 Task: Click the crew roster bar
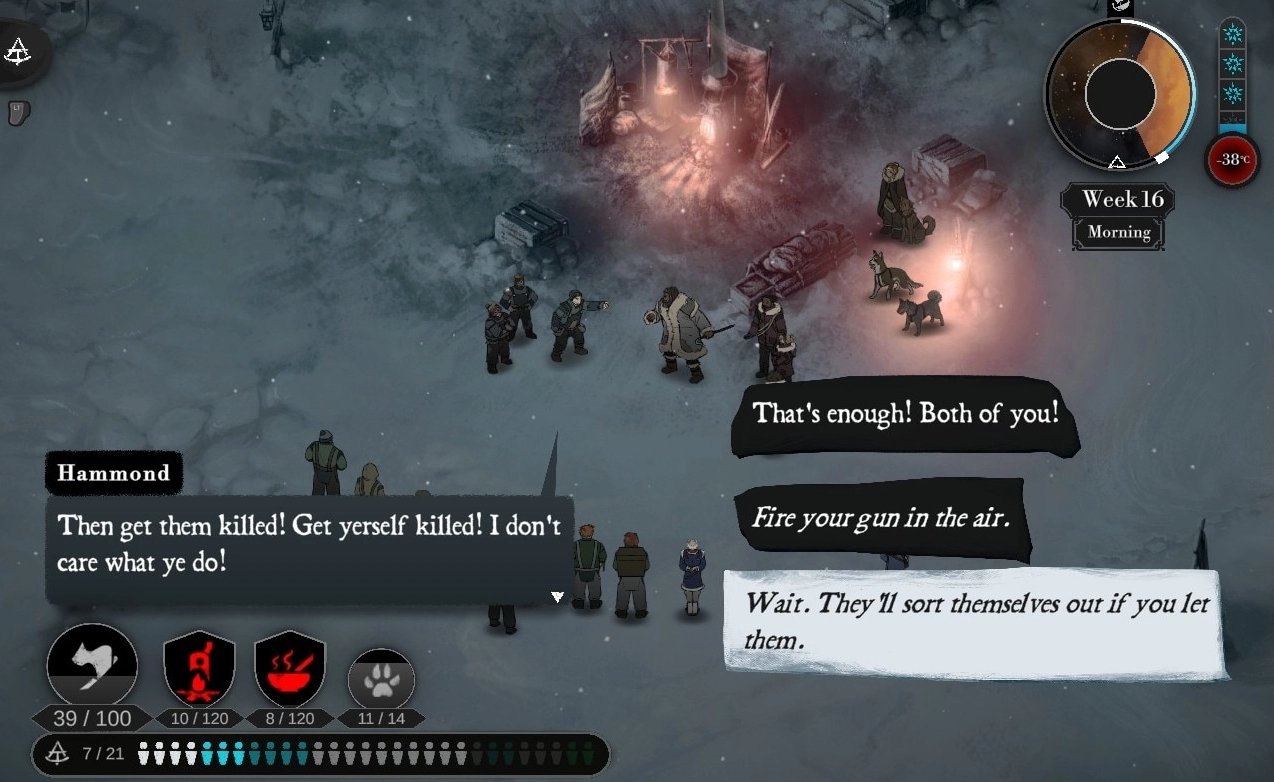pos(320,753)
